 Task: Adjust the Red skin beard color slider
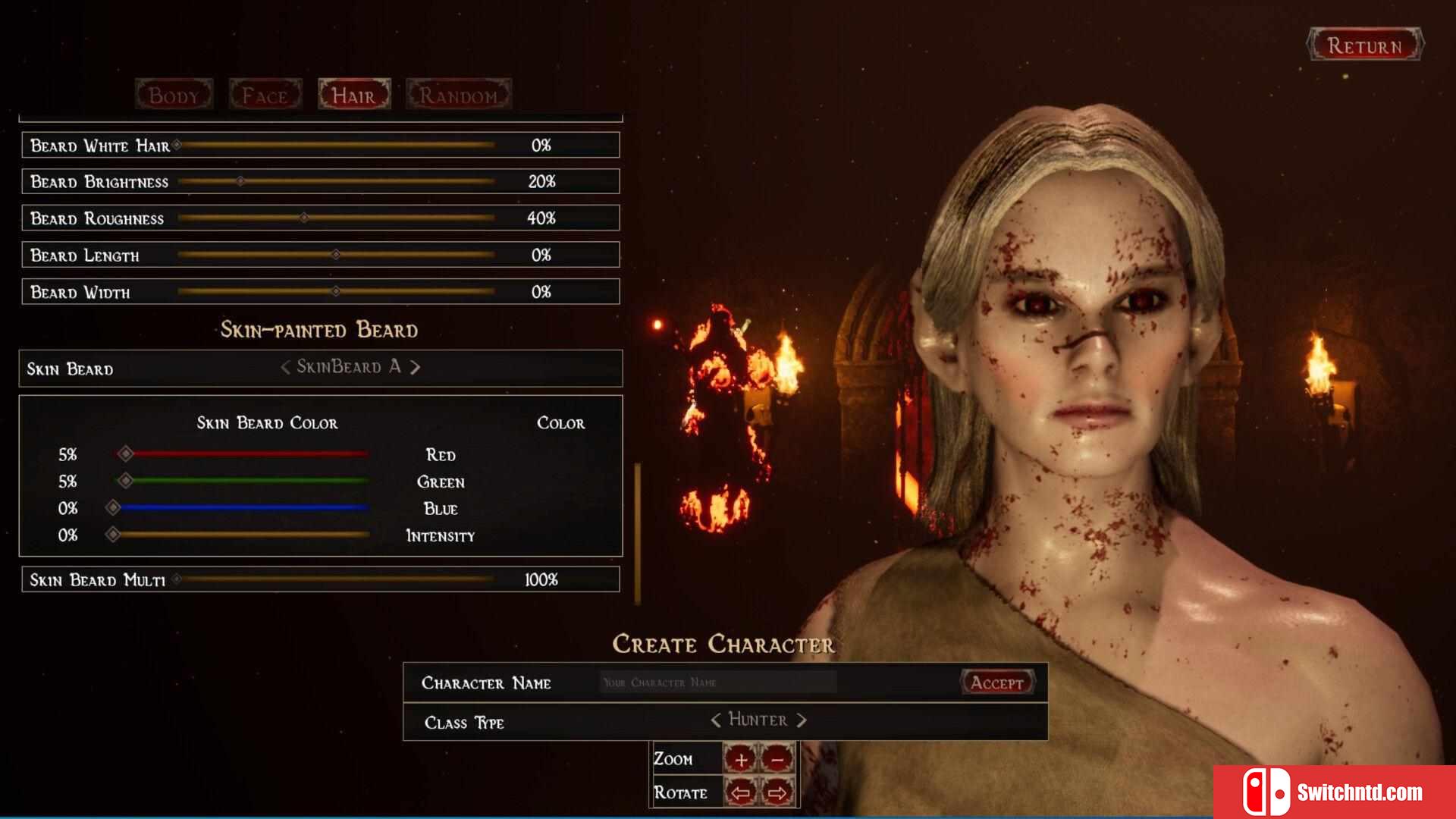pyautogui.click(x=126, y=453)
